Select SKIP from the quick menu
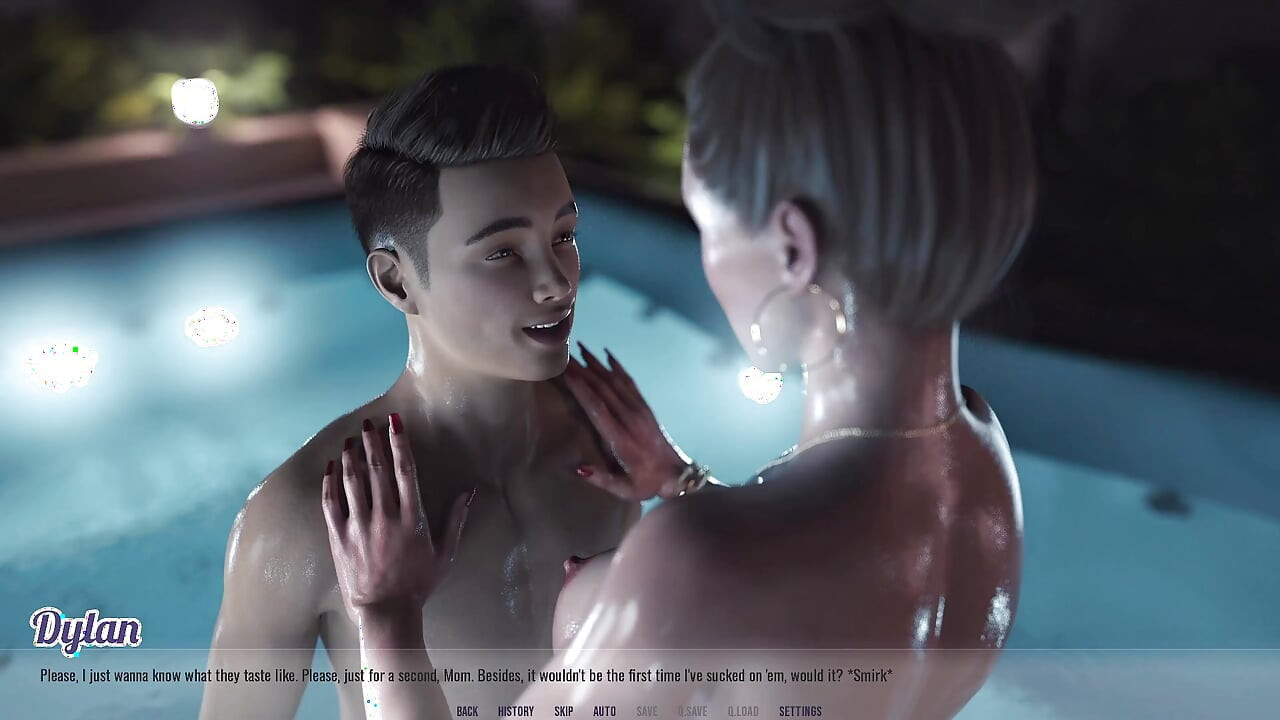Viewport: 1280px width, 720px height. coord(562,712)
